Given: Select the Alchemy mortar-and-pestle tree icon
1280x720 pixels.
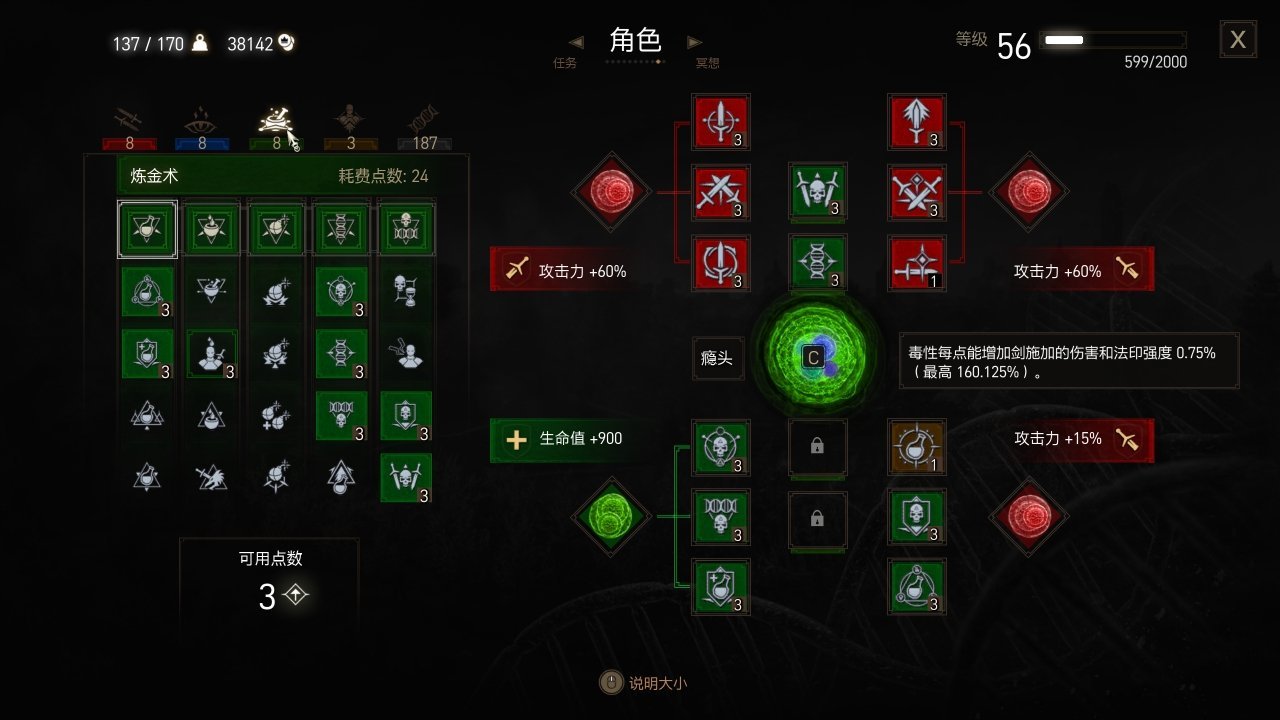Looking at the screenshot, I should (x=275, y=119).
